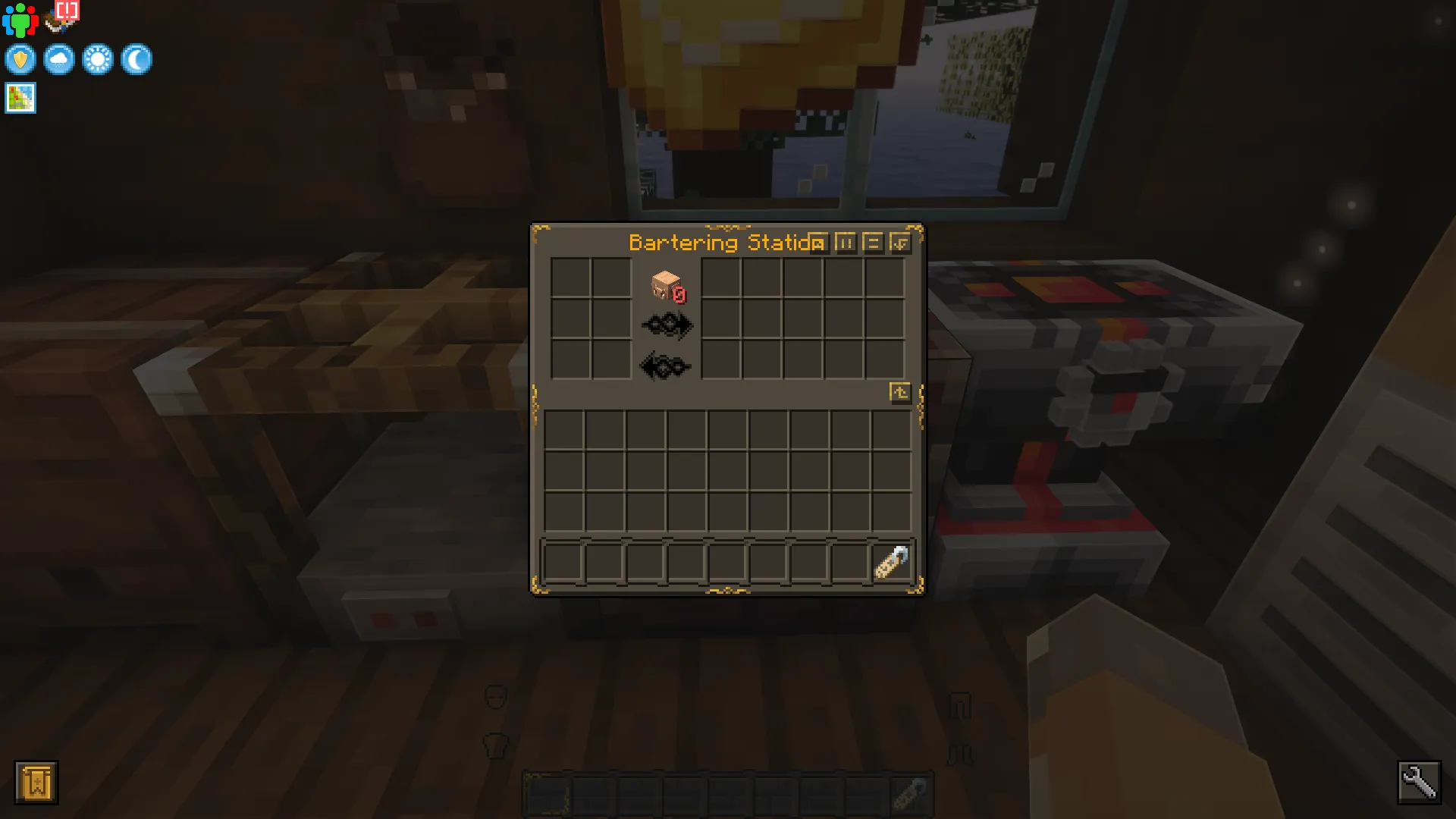Switch to the A sorting mode
This screenshot has height=819, width=1456.
pos(817,243)
